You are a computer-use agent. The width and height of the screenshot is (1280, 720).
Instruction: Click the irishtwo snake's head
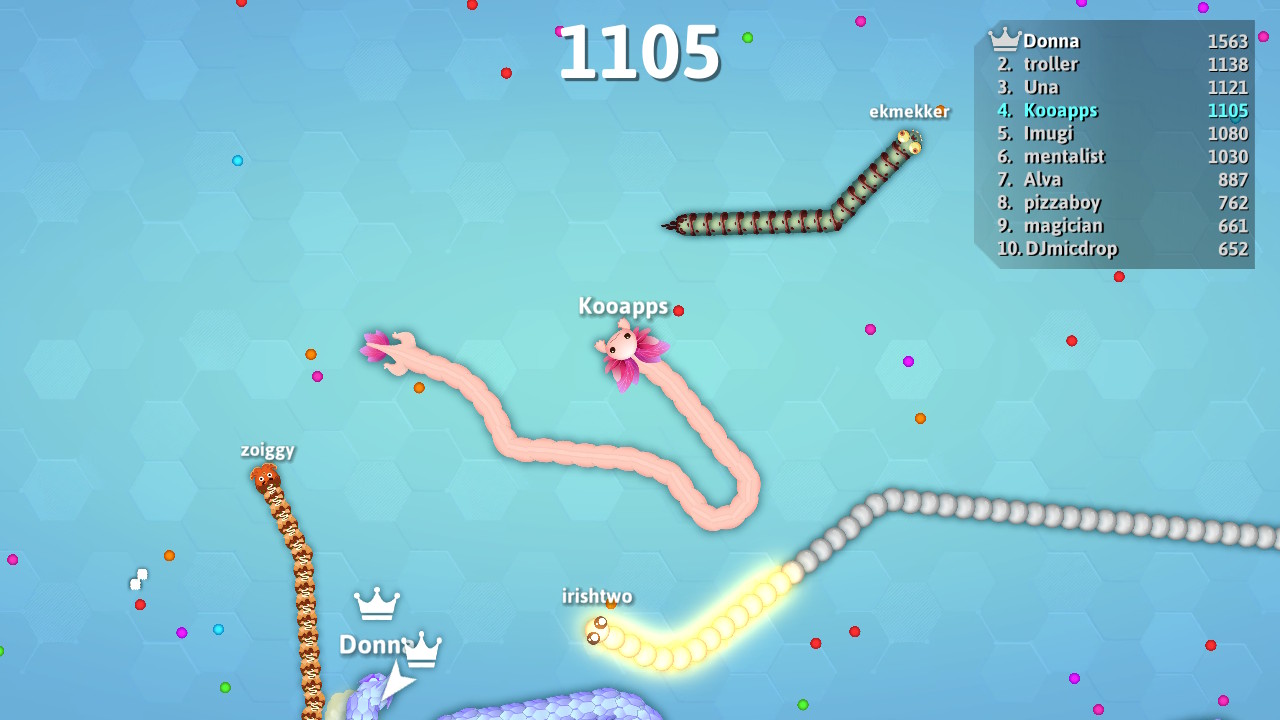coord(597,632)
